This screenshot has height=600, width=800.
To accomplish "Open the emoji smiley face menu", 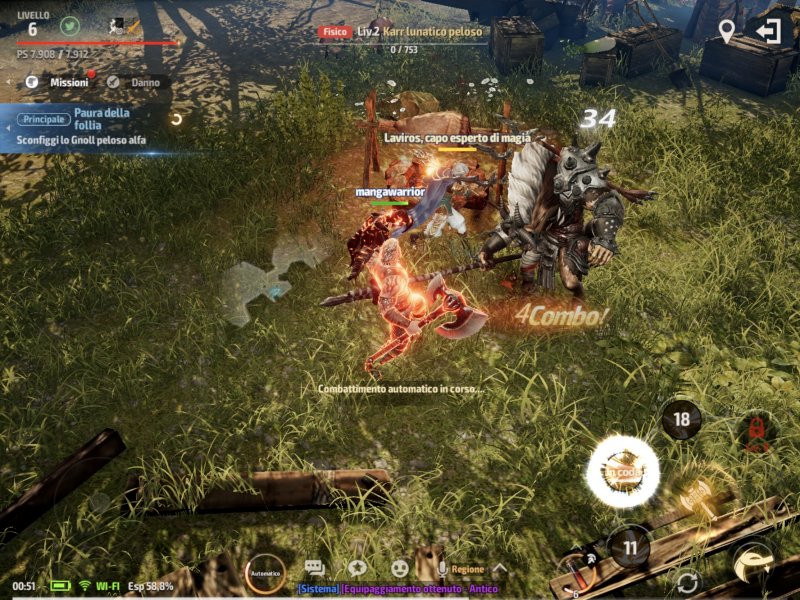I will (x=399, y=568).
